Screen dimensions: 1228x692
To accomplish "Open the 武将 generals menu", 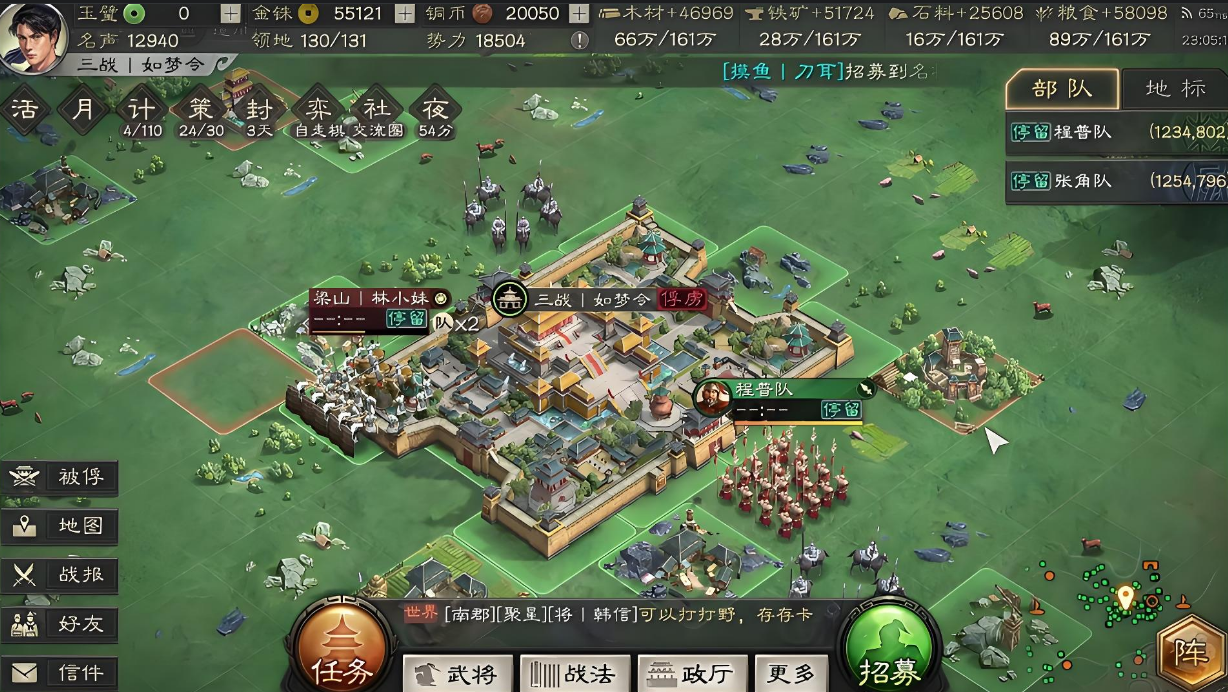I will tap(458, 674).
